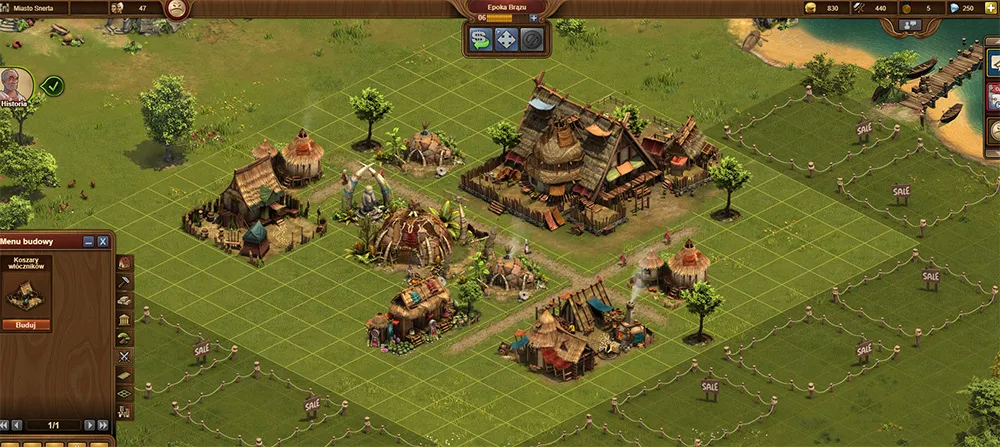Click the grey cancel circle tool
The width and height of the screenshot is (1000, 447).
(533, 40)
